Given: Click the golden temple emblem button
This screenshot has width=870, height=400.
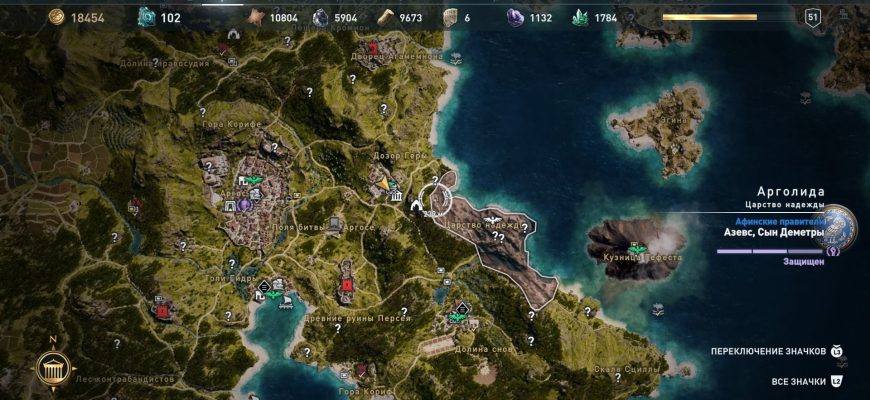Looking at the screenshot, I should tap(51, 368).
